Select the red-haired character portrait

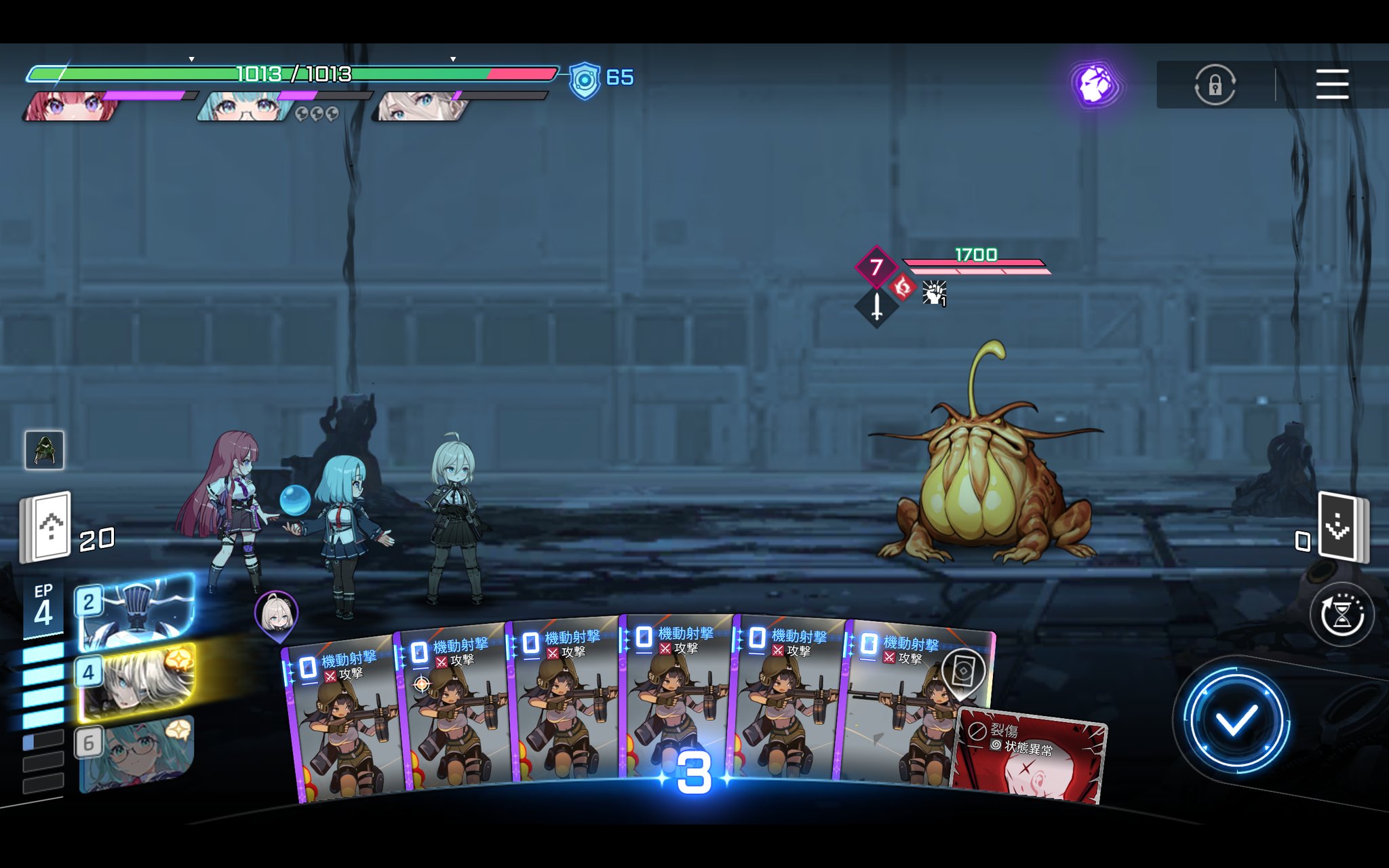click(x=70, y=106)
